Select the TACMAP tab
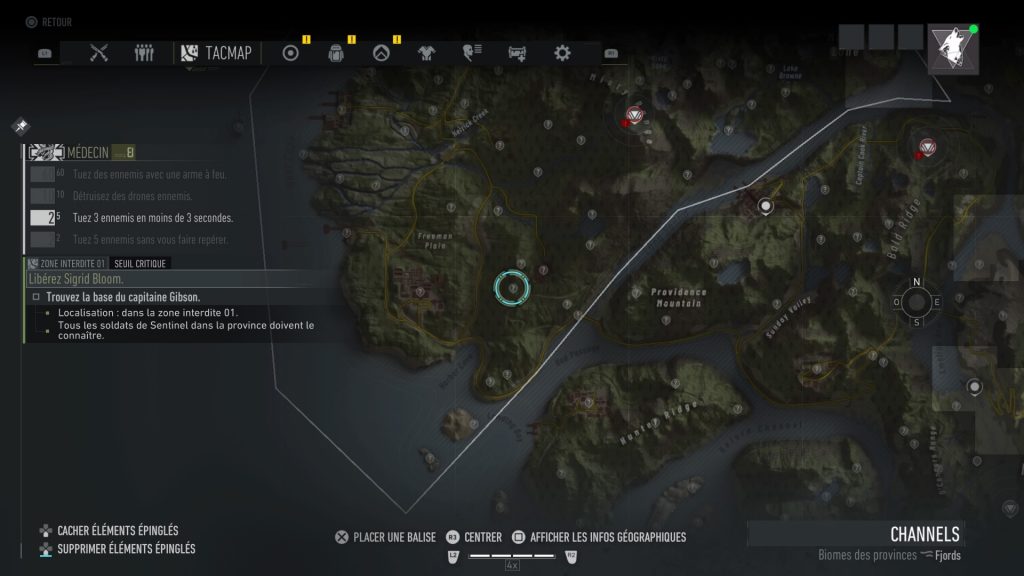This screenshot has width=1024, height=576. coord(217,53)
